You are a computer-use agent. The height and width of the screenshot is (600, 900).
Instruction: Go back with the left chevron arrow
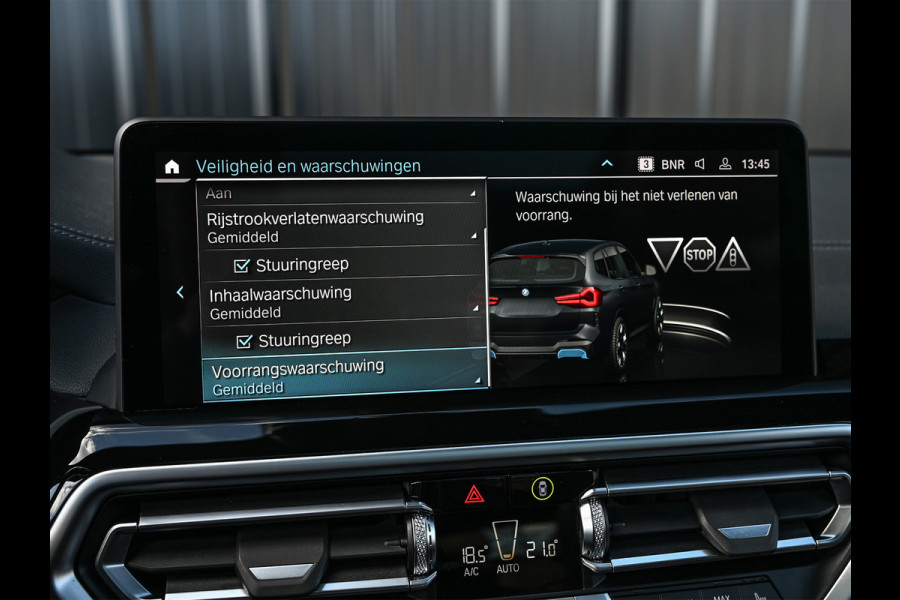pyautogui.click(x=180, y=292)
